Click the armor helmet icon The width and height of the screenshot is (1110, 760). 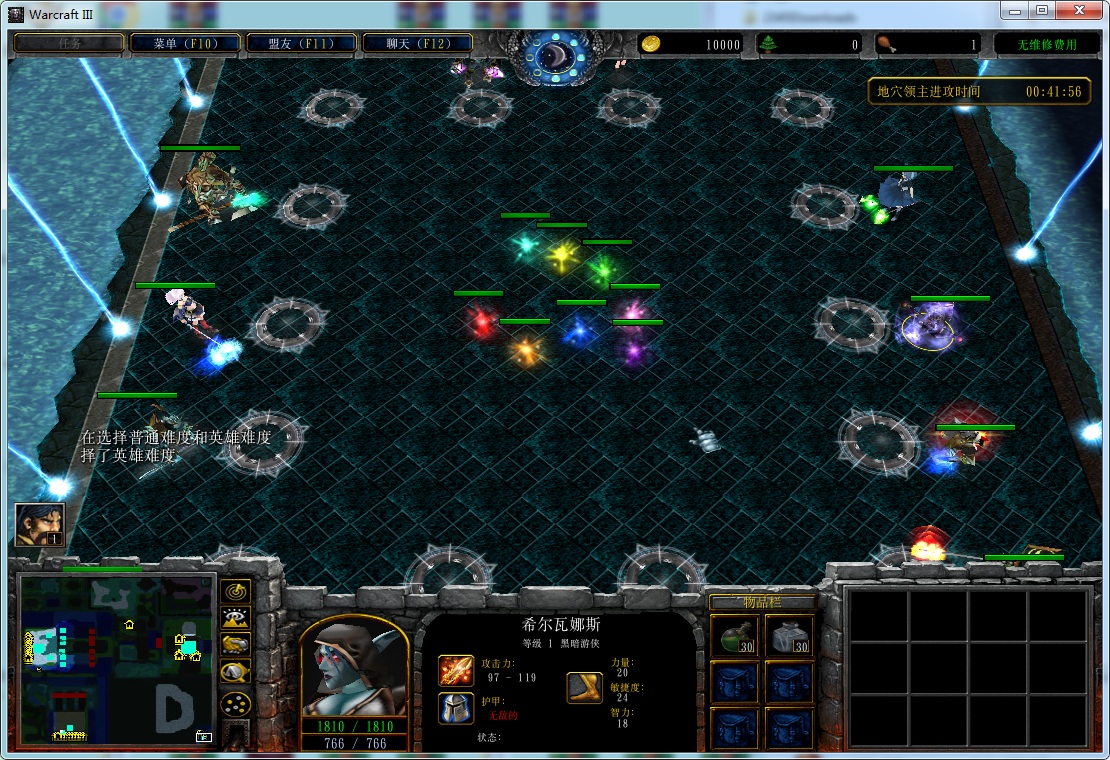(x=456, y=708)
